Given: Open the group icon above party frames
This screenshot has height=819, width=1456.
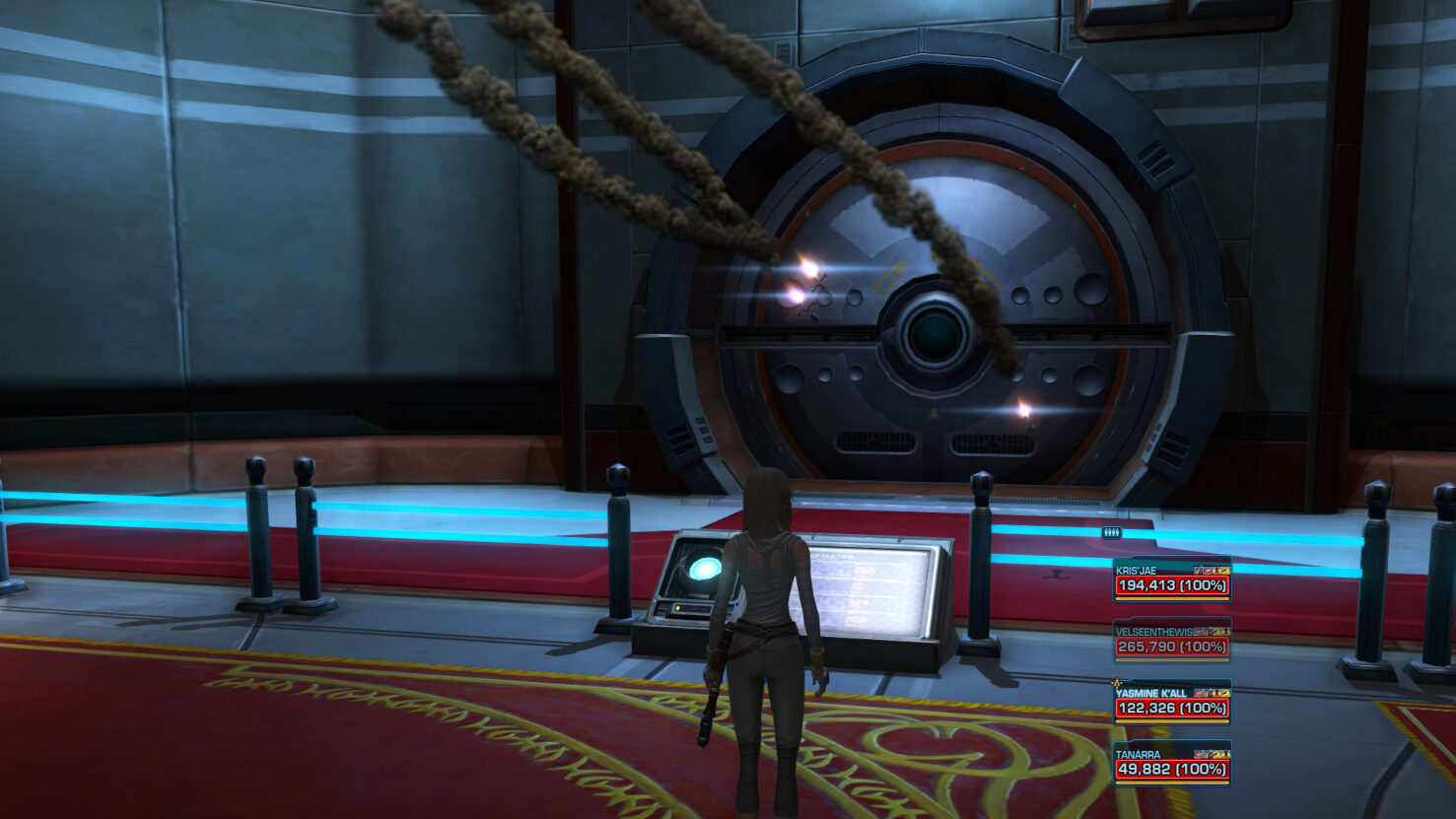Looking at the screenshot, I should click(1111, 533).
